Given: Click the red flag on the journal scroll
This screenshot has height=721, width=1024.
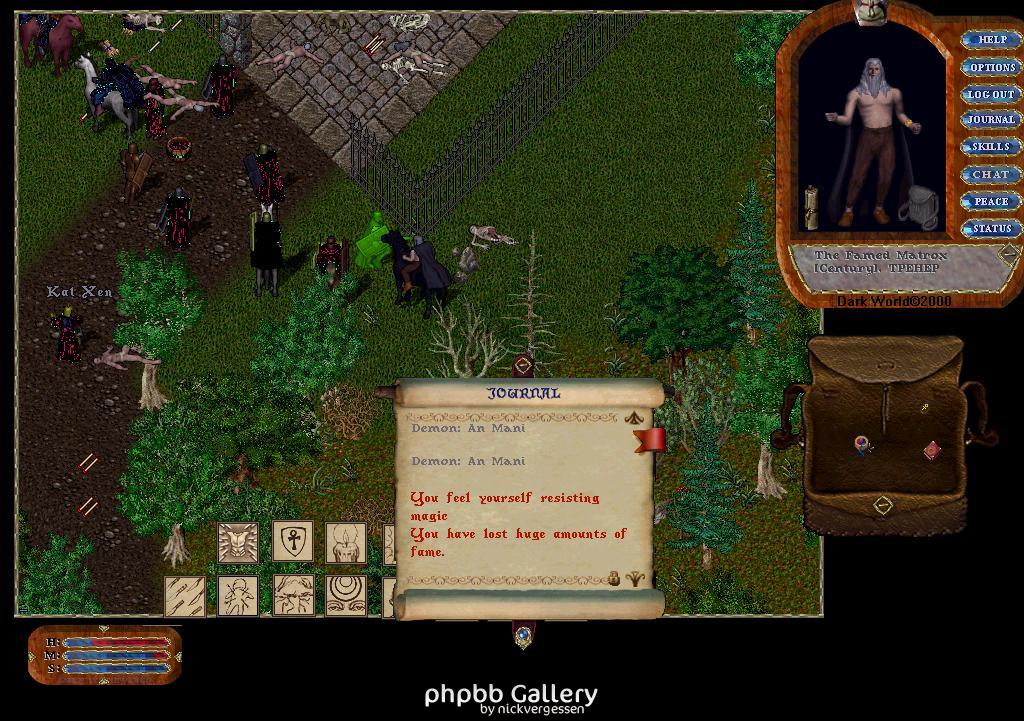Looking at the screenshot, I should tap(652, 439).
